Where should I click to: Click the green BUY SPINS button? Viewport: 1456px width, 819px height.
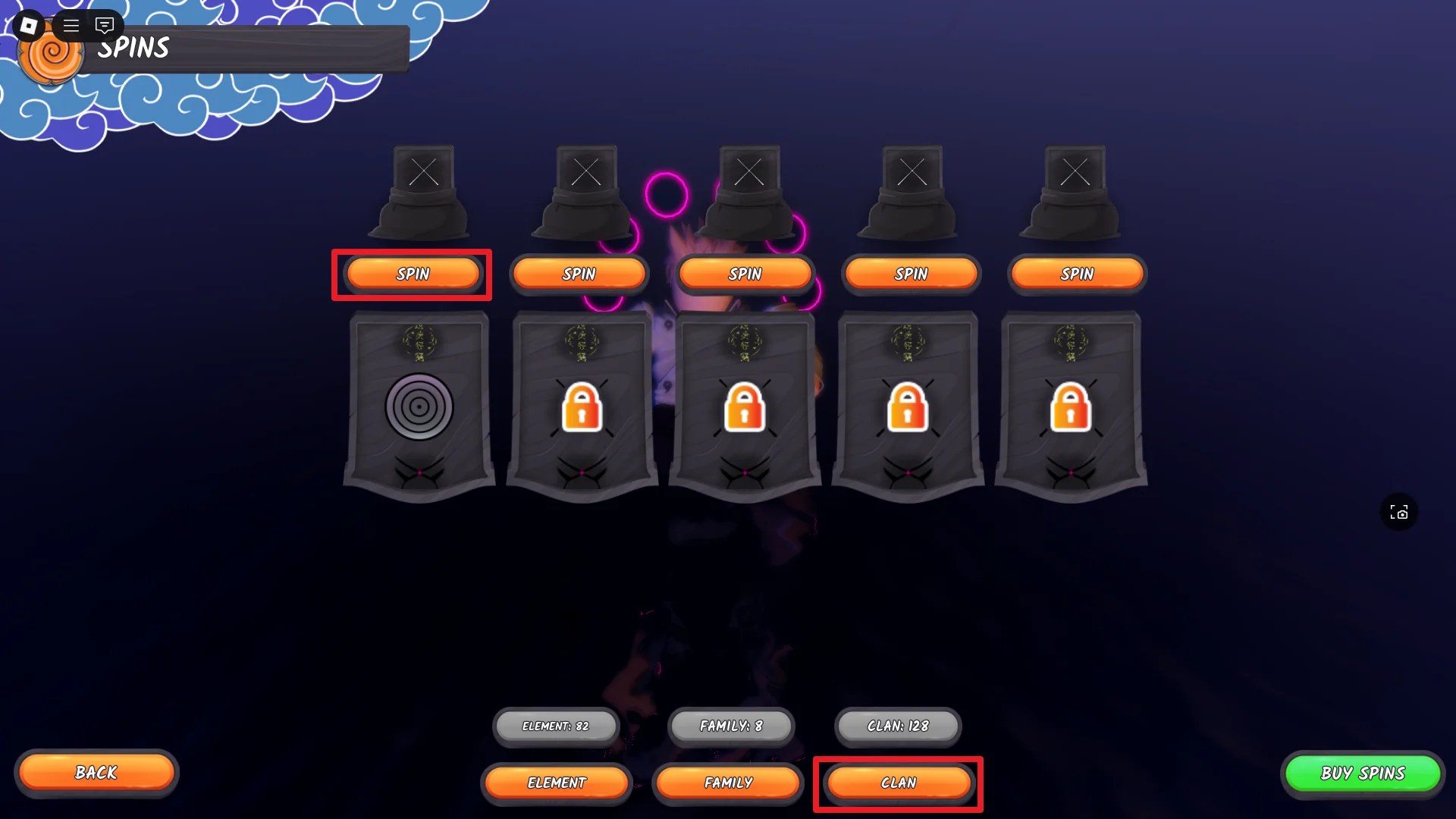click(x=1363, y=773)
